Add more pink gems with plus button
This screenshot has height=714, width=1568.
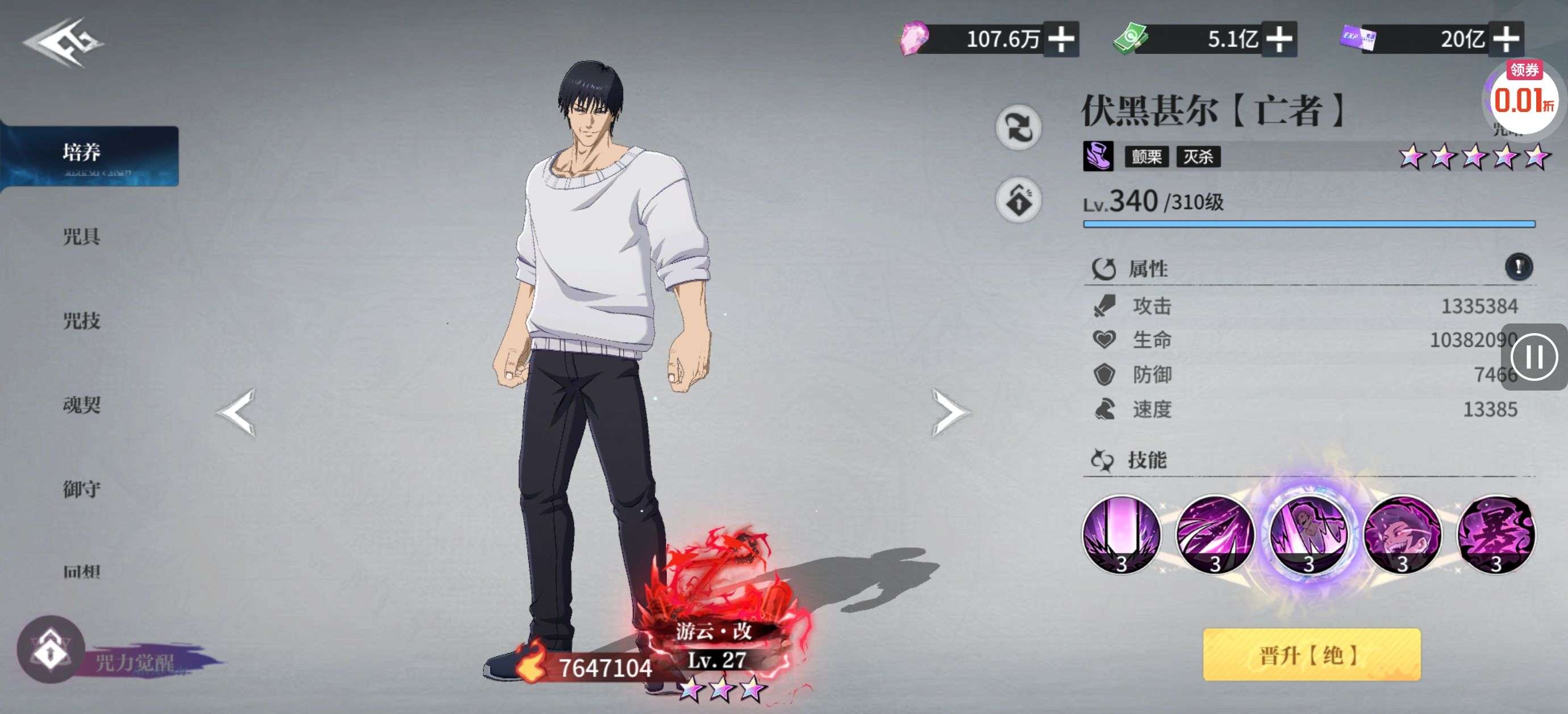point(1061,40)
